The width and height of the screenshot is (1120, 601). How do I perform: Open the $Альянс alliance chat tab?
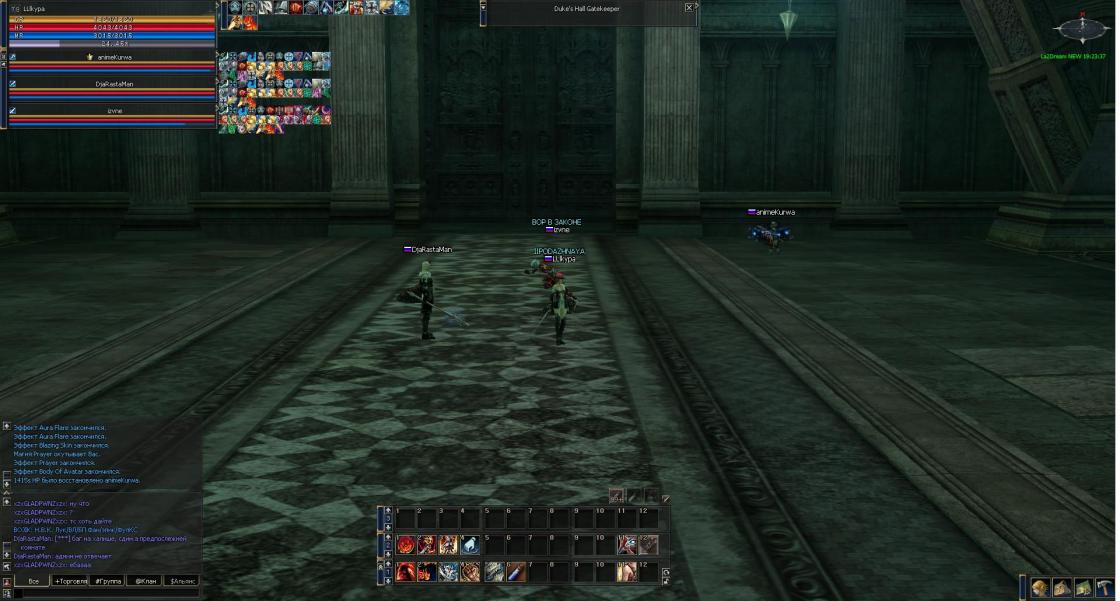click(x=182, y=580)
